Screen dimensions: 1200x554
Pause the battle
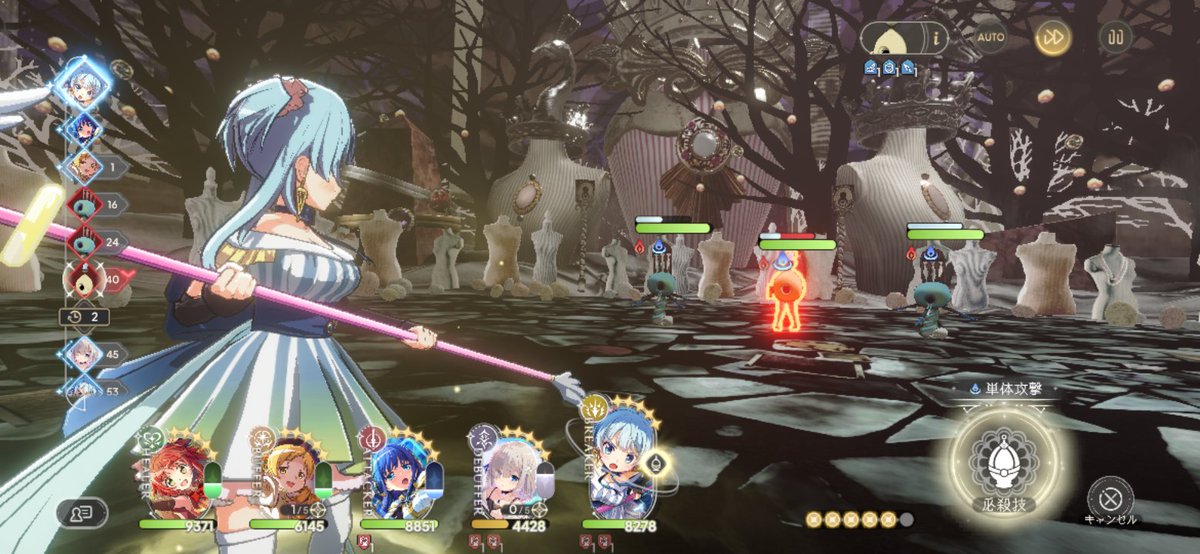click(x=1115, y=38)
